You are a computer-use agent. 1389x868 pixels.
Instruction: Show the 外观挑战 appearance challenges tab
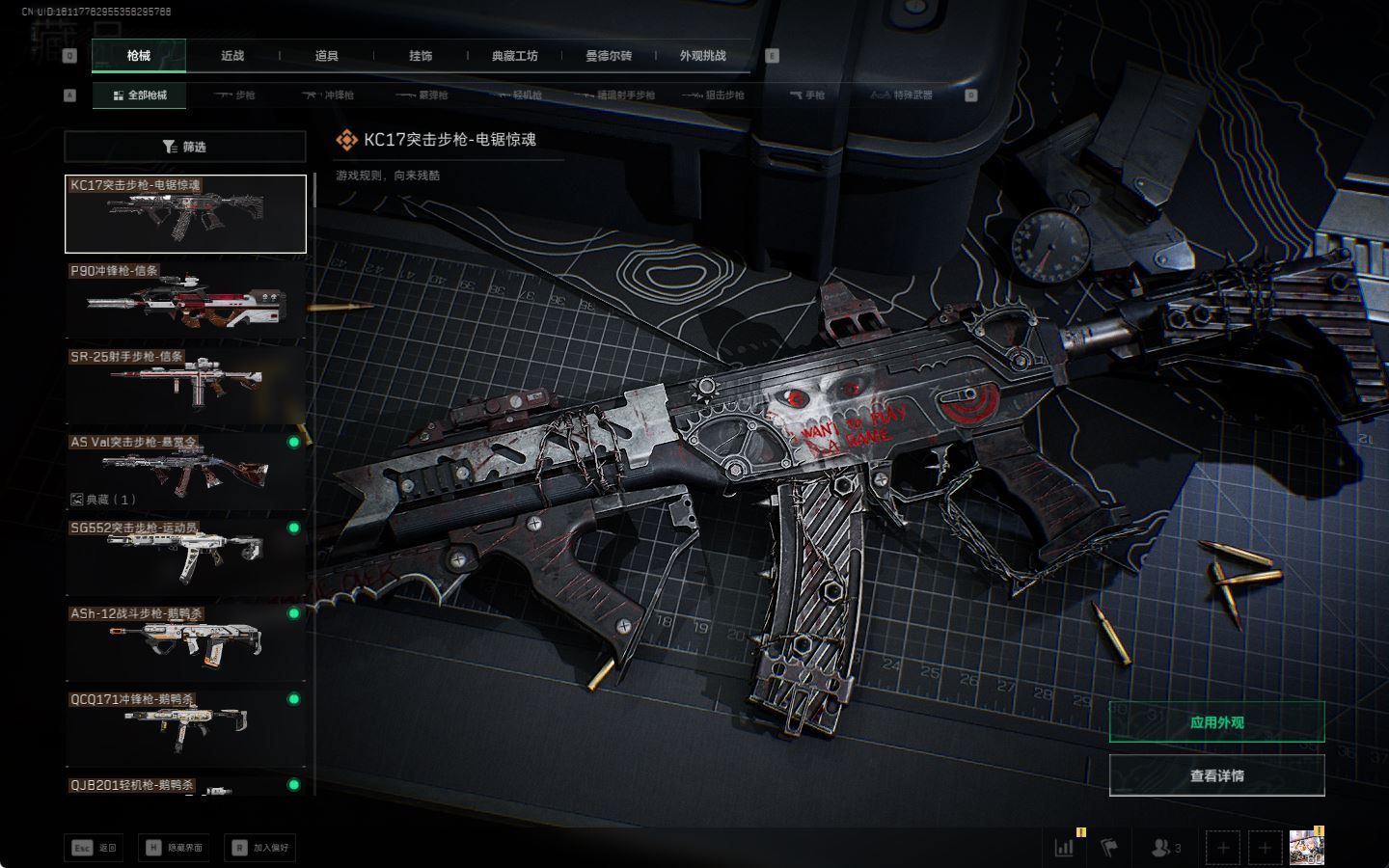[702, 56]
